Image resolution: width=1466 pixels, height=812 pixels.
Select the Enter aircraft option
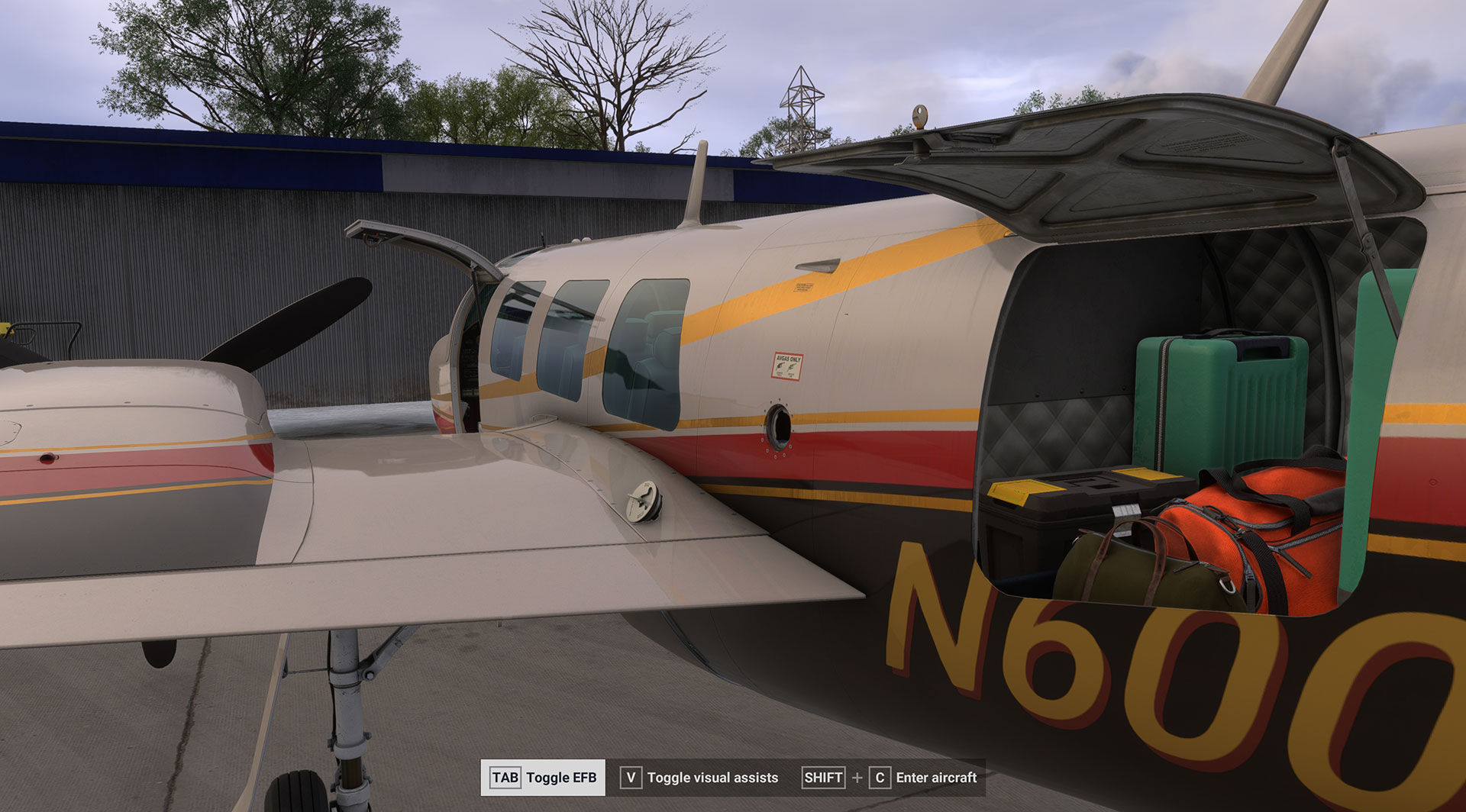[890, 778]
